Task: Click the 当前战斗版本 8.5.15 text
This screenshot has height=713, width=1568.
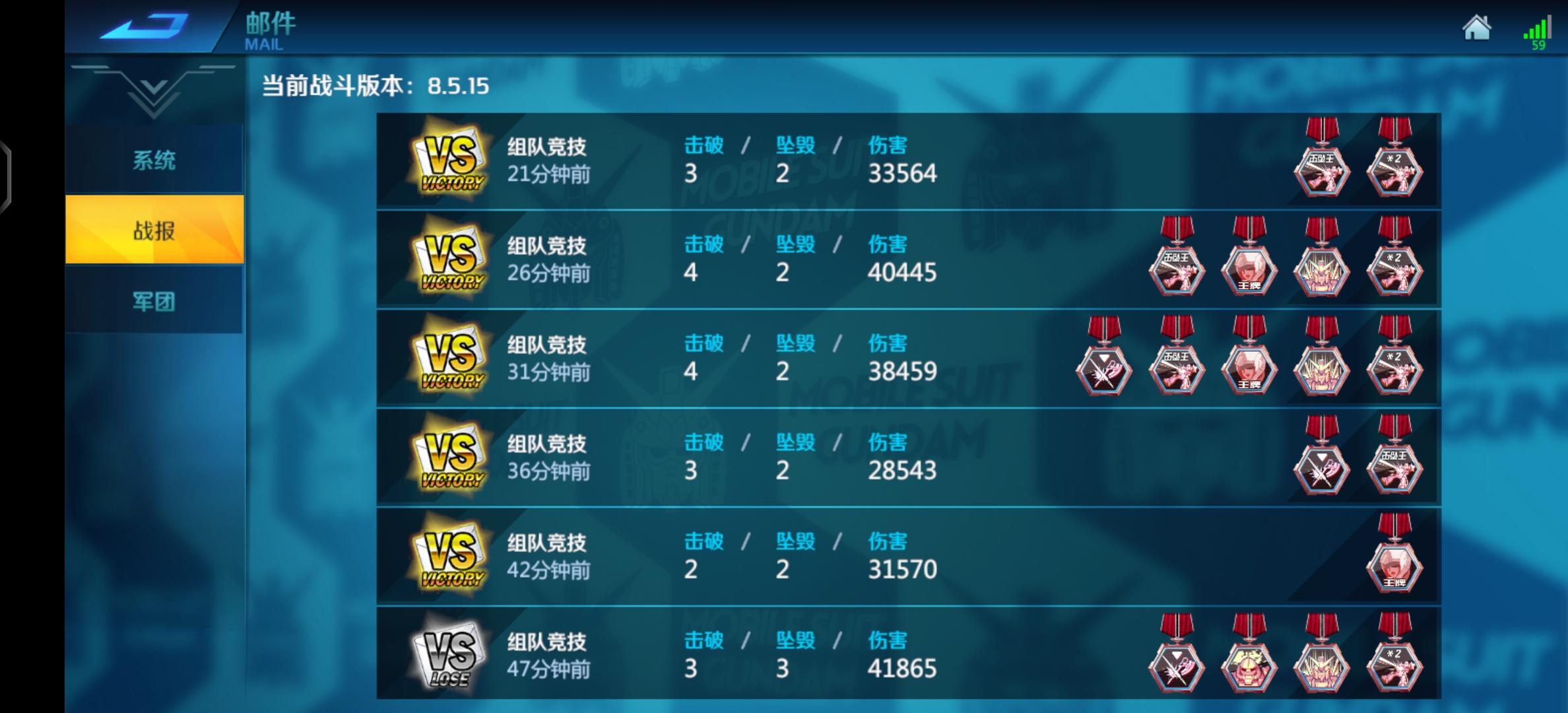Action: [373, 86]
